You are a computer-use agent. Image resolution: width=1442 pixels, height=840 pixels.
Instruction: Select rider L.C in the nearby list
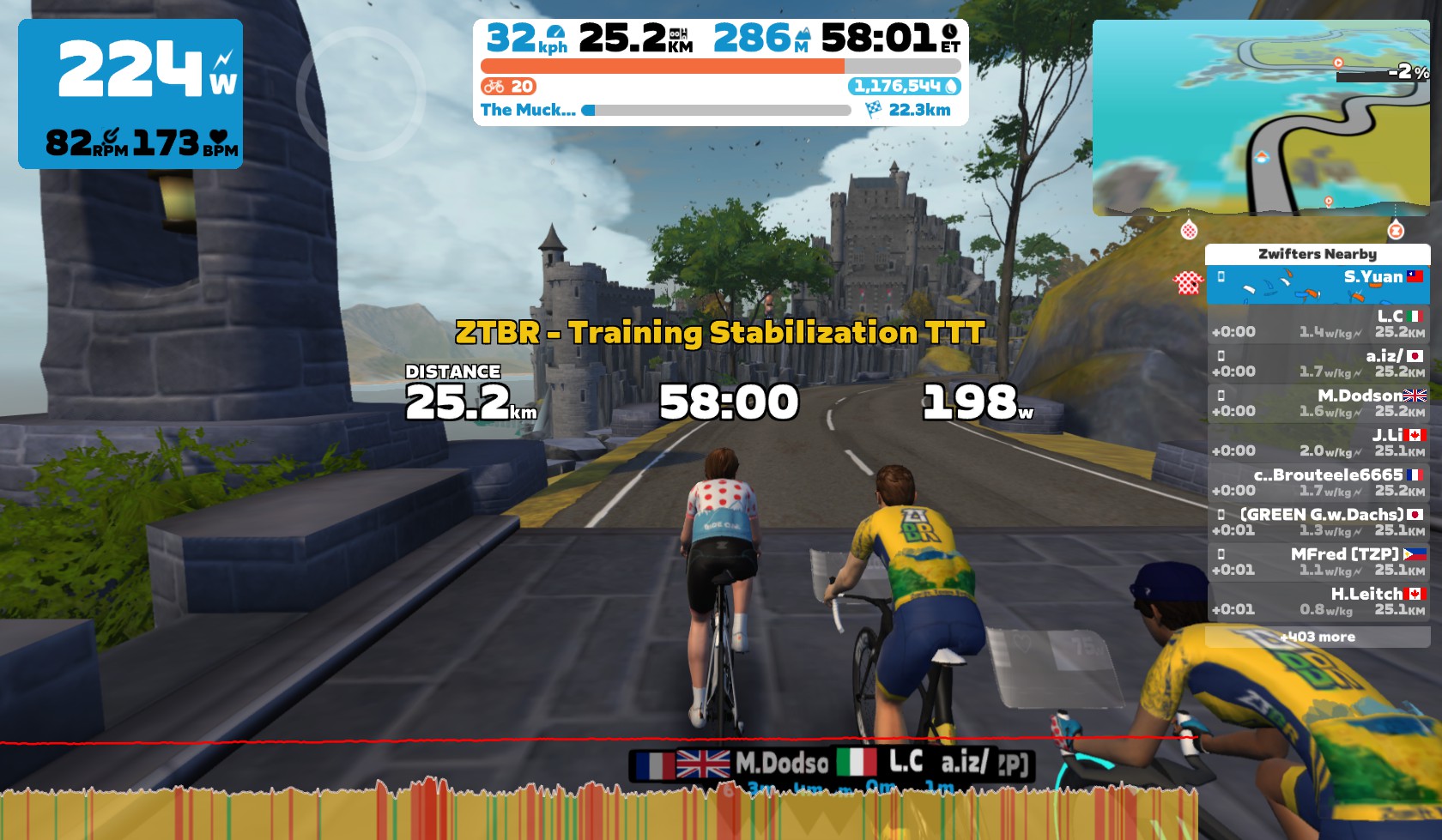tap(1318, 324)
